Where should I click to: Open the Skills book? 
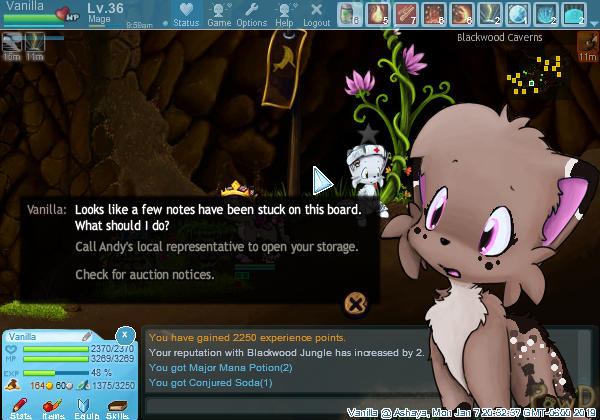coord(118,406)
